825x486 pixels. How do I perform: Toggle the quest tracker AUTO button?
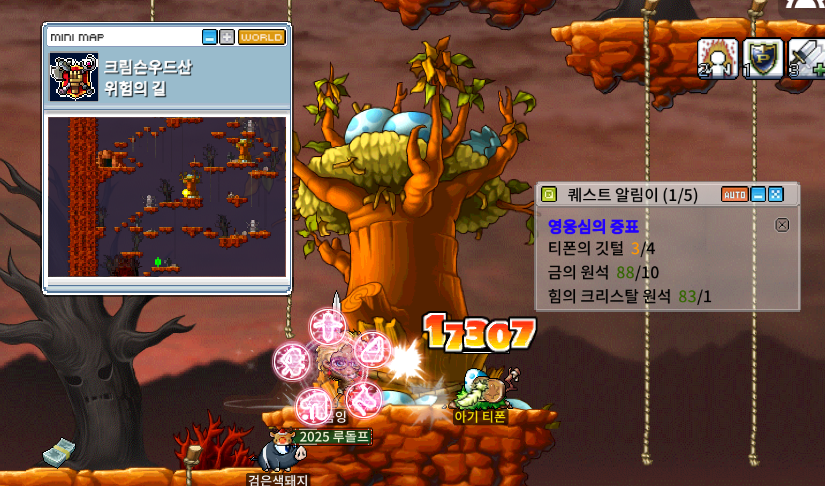[x=735, y=194]
